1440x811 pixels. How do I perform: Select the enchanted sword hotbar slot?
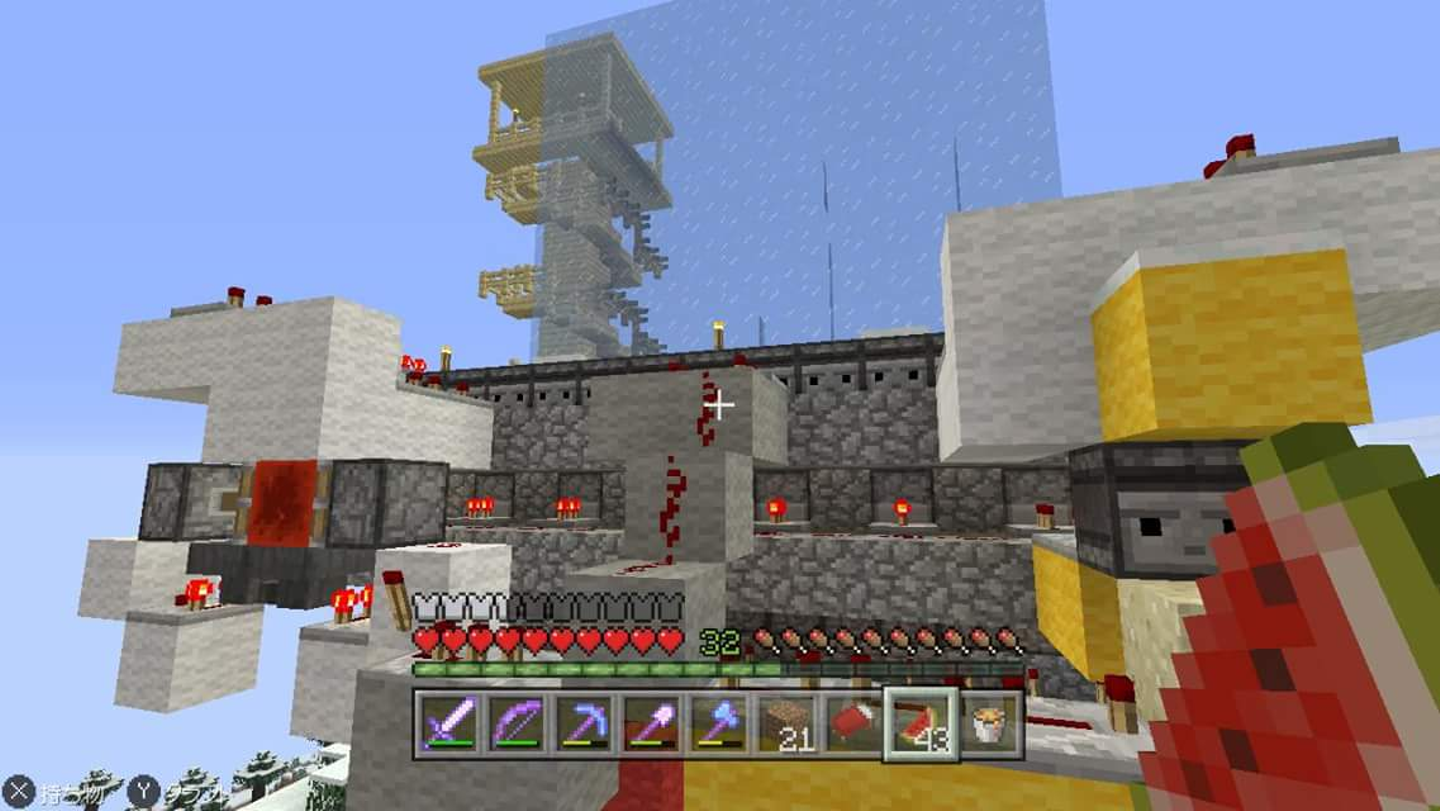click(447, 722)
